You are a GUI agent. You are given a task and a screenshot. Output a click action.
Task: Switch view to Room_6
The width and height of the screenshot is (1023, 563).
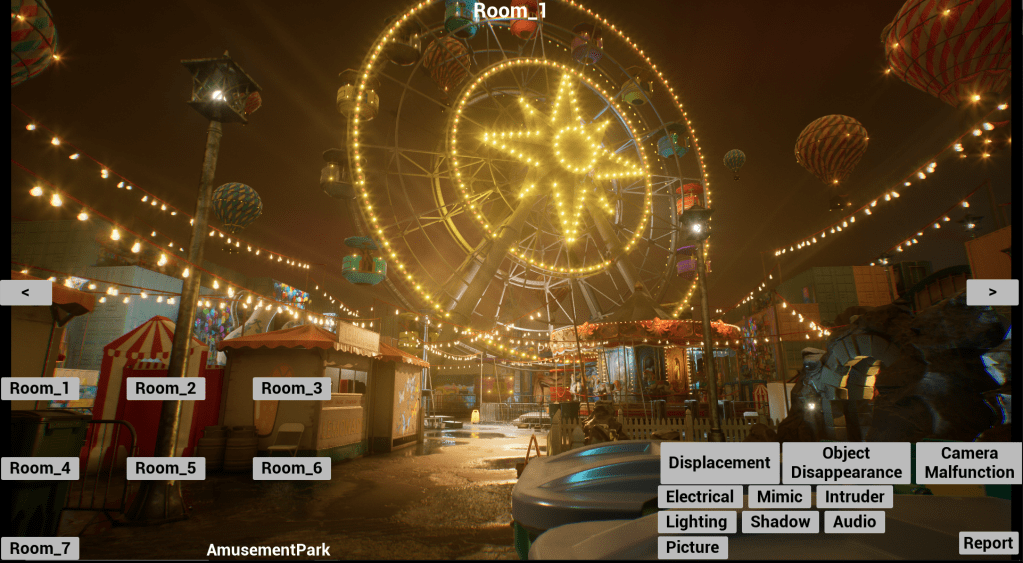292,468
